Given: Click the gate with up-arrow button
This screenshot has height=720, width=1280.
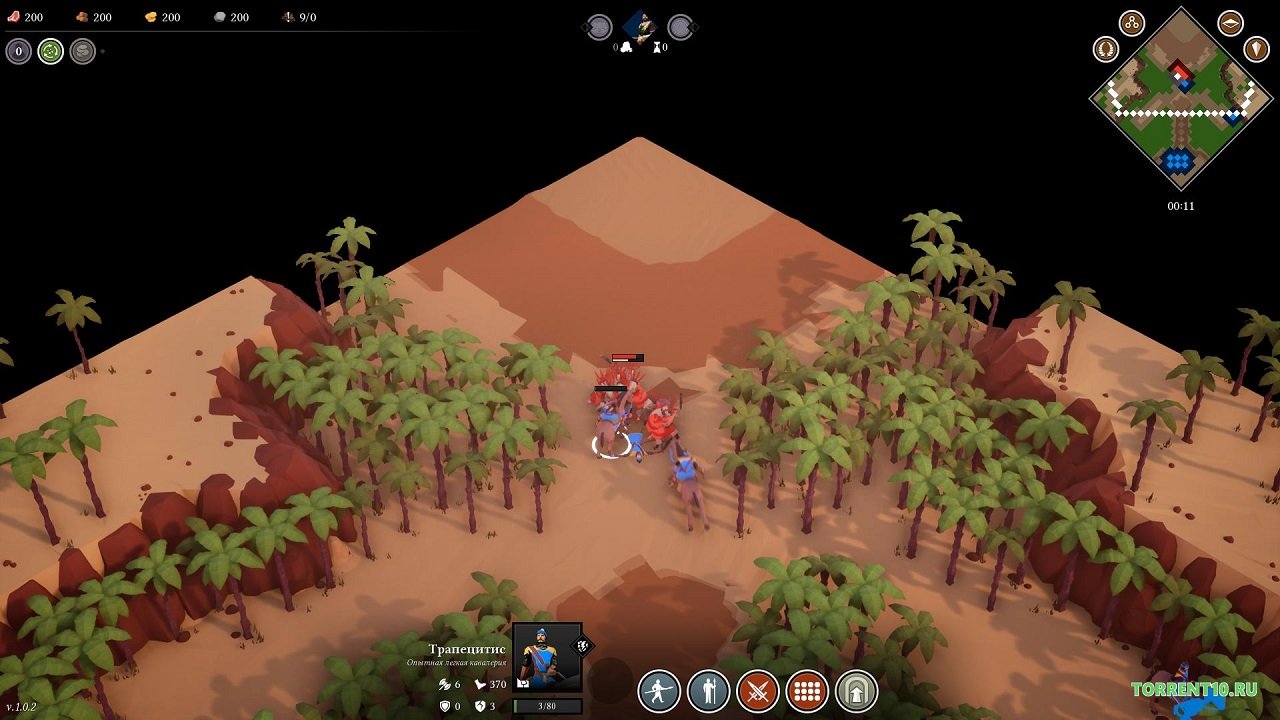Looking at the screenshot, I should tap(856, 691).
